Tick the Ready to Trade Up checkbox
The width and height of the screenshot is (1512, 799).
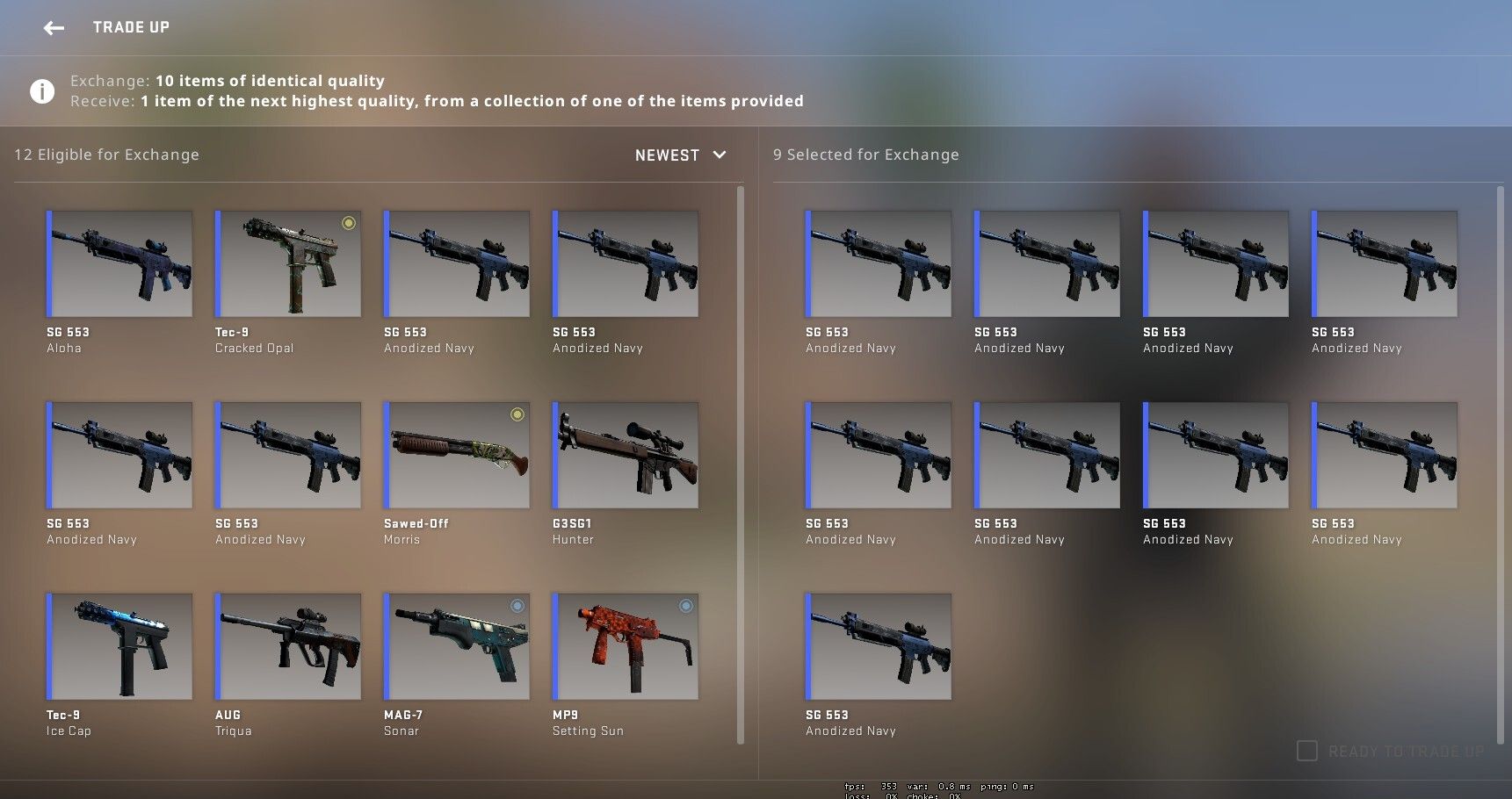pyautogui.click(x=1307, y=751)
